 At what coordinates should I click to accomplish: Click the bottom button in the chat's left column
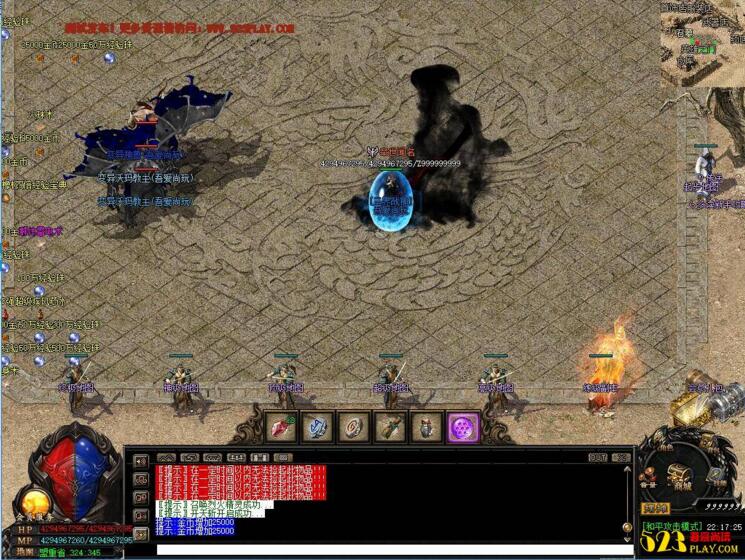pyautogui.click(x=140, y=536)
